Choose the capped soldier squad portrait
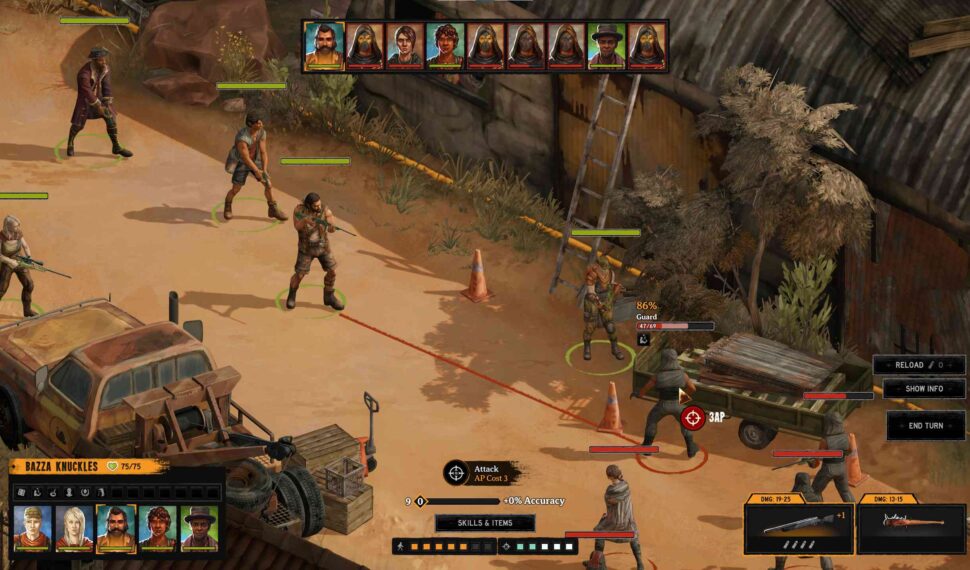 [32, 527]
